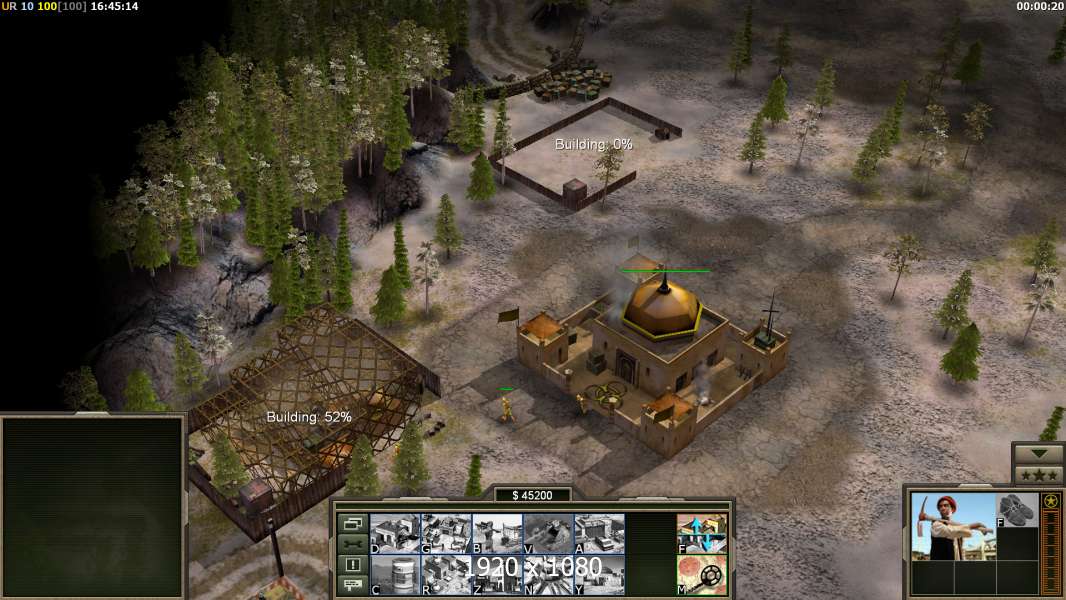Select the supply barrel icon labeled C
This screenshot has width=1066, height=600.
coord(395,574)
